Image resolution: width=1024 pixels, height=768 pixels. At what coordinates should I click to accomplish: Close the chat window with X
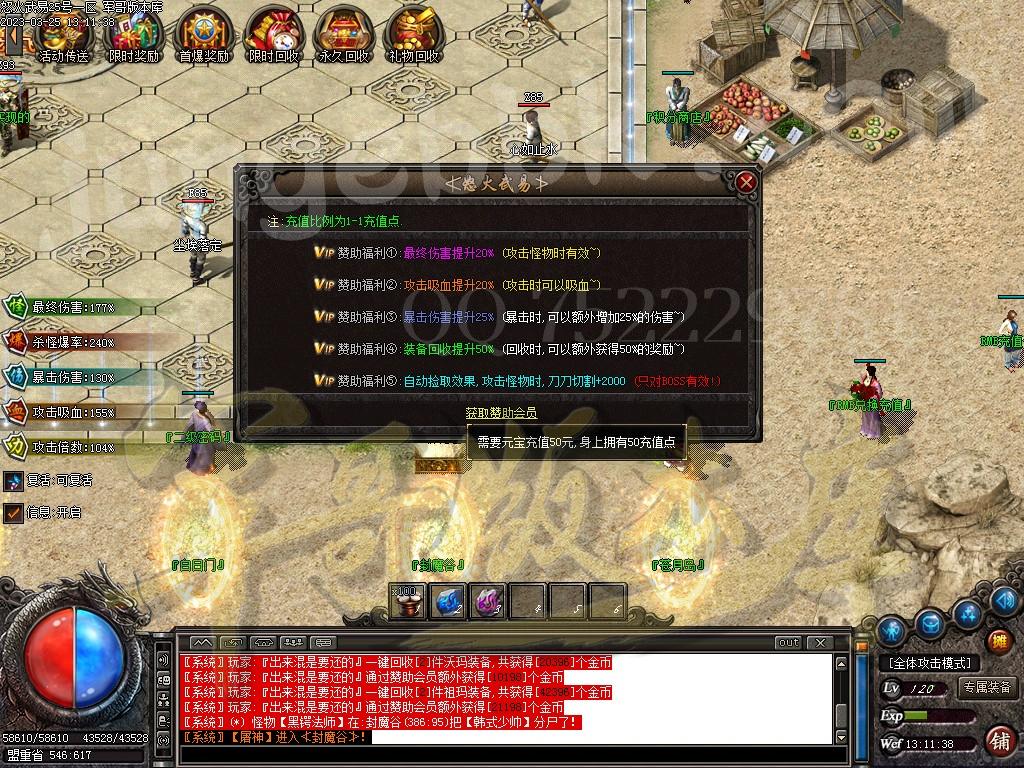point(819,642)
